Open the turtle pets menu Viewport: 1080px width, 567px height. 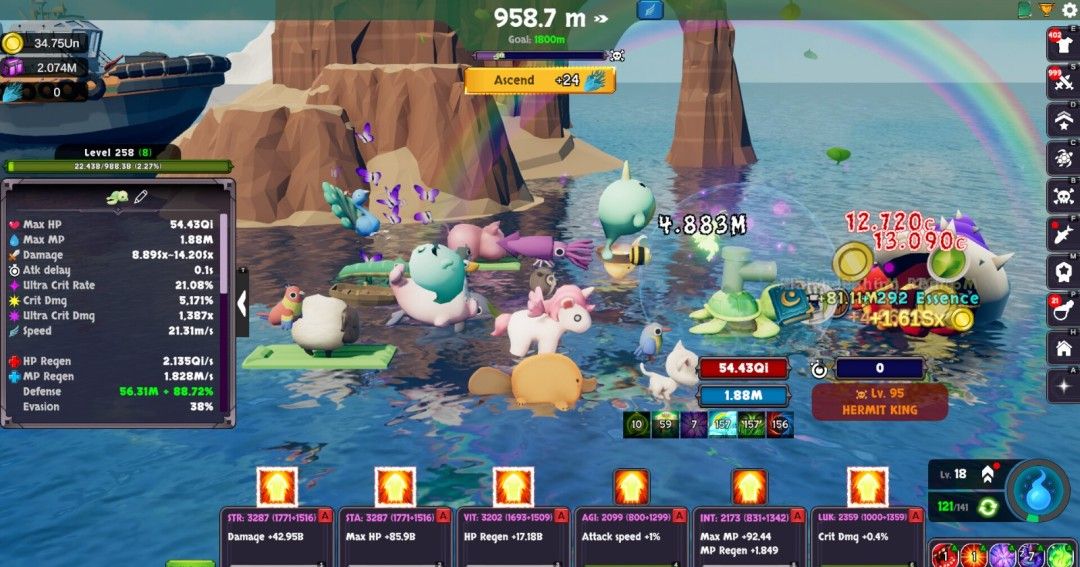tap(1062, 157)
